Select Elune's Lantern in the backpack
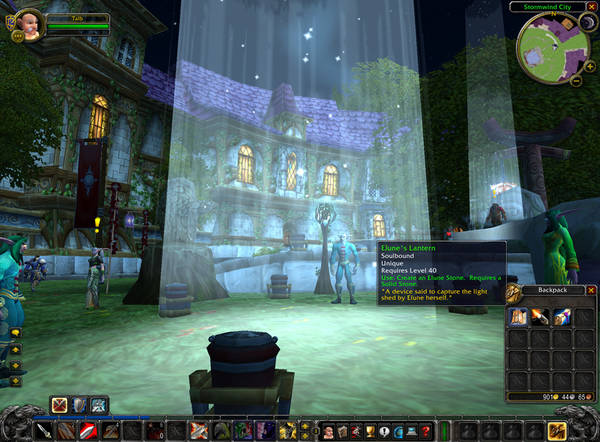The width and height of the screenshot is (600, 442). click(x=520, y=317)
